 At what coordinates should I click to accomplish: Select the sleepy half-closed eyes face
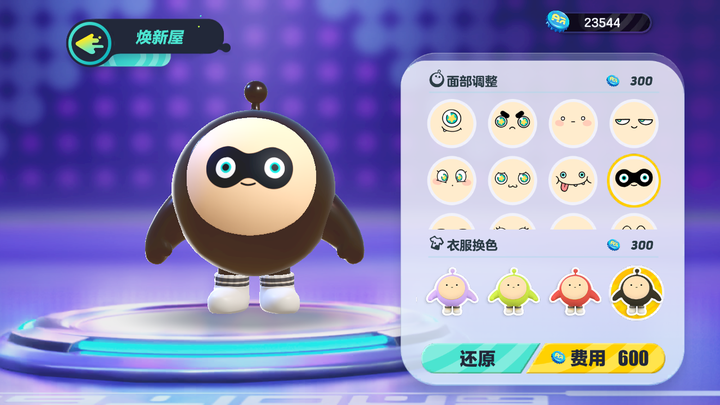(x=634, y=123)
